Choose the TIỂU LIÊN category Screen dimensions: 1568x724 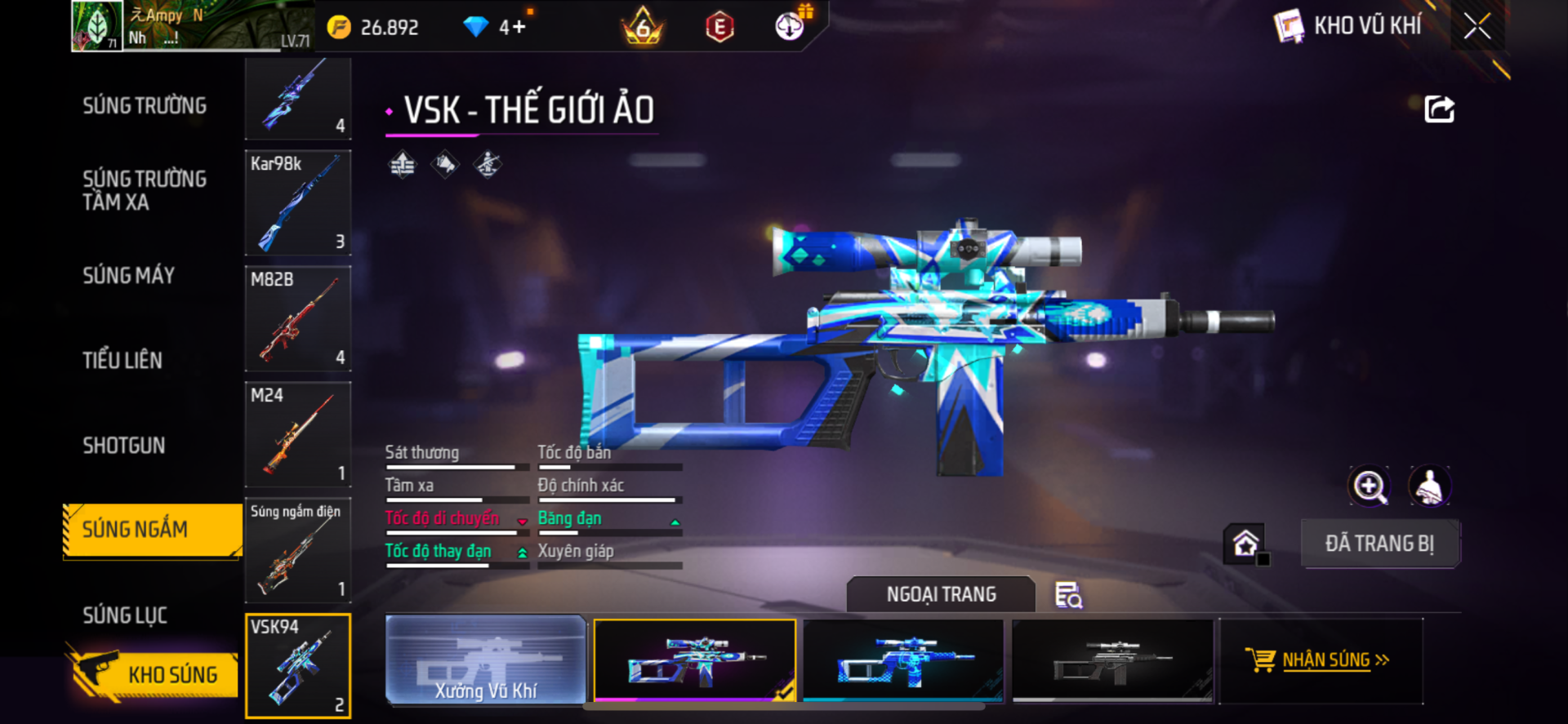tap(122, 360)
